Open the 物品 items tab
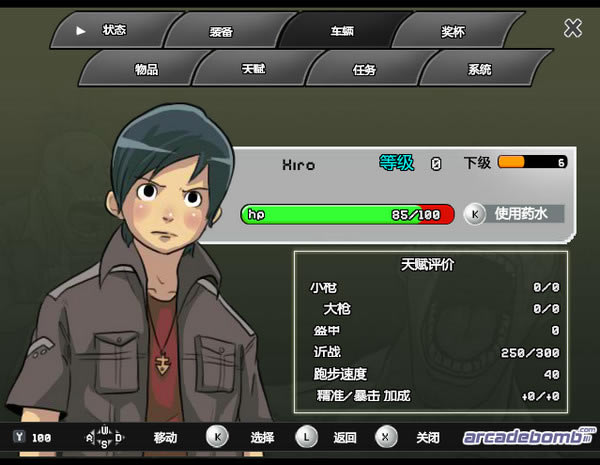Screen dimensions: 600x465 pos(146,70)
